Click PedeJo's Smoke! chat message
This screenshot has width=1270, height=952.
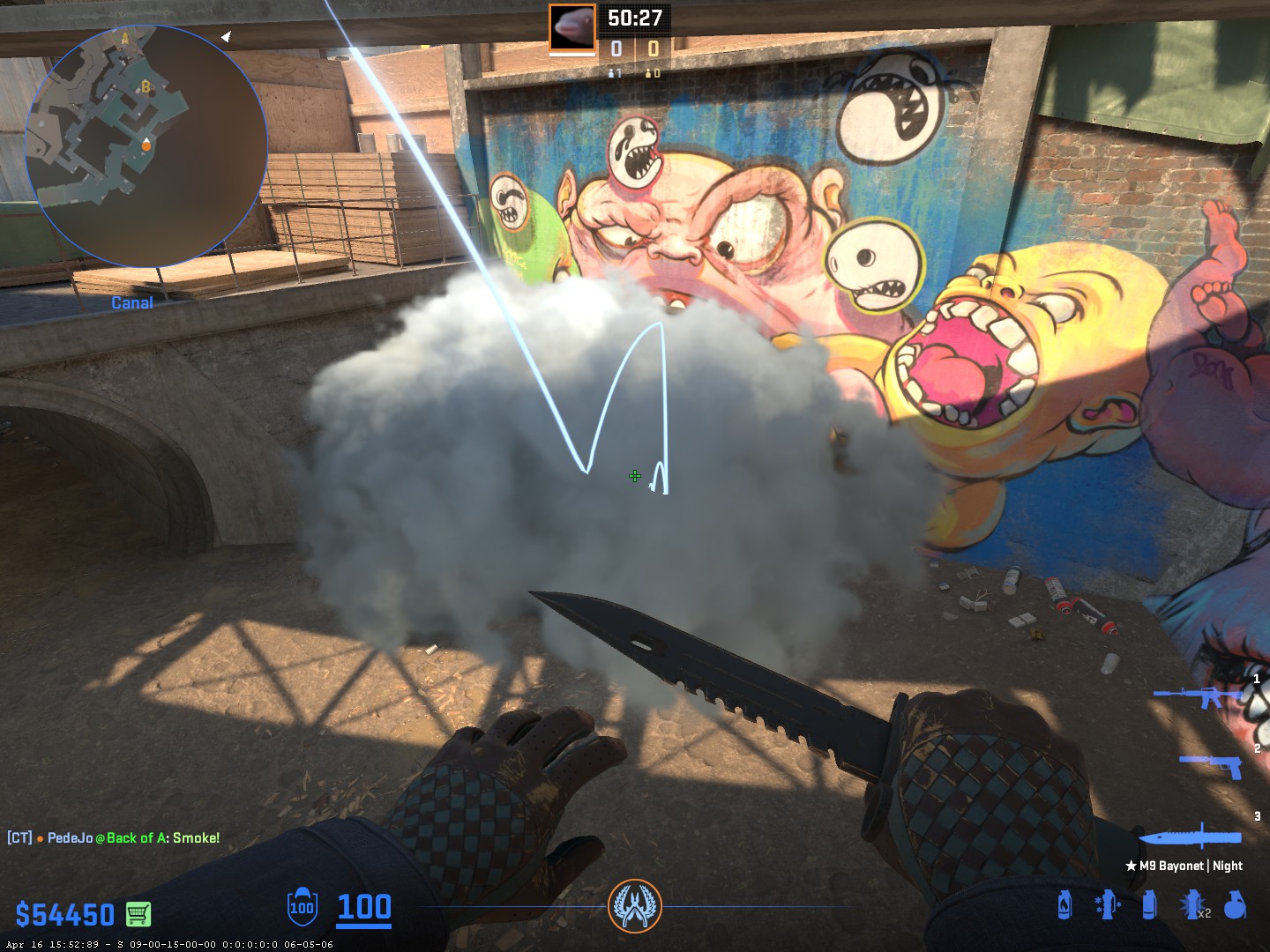coord(114,837)
